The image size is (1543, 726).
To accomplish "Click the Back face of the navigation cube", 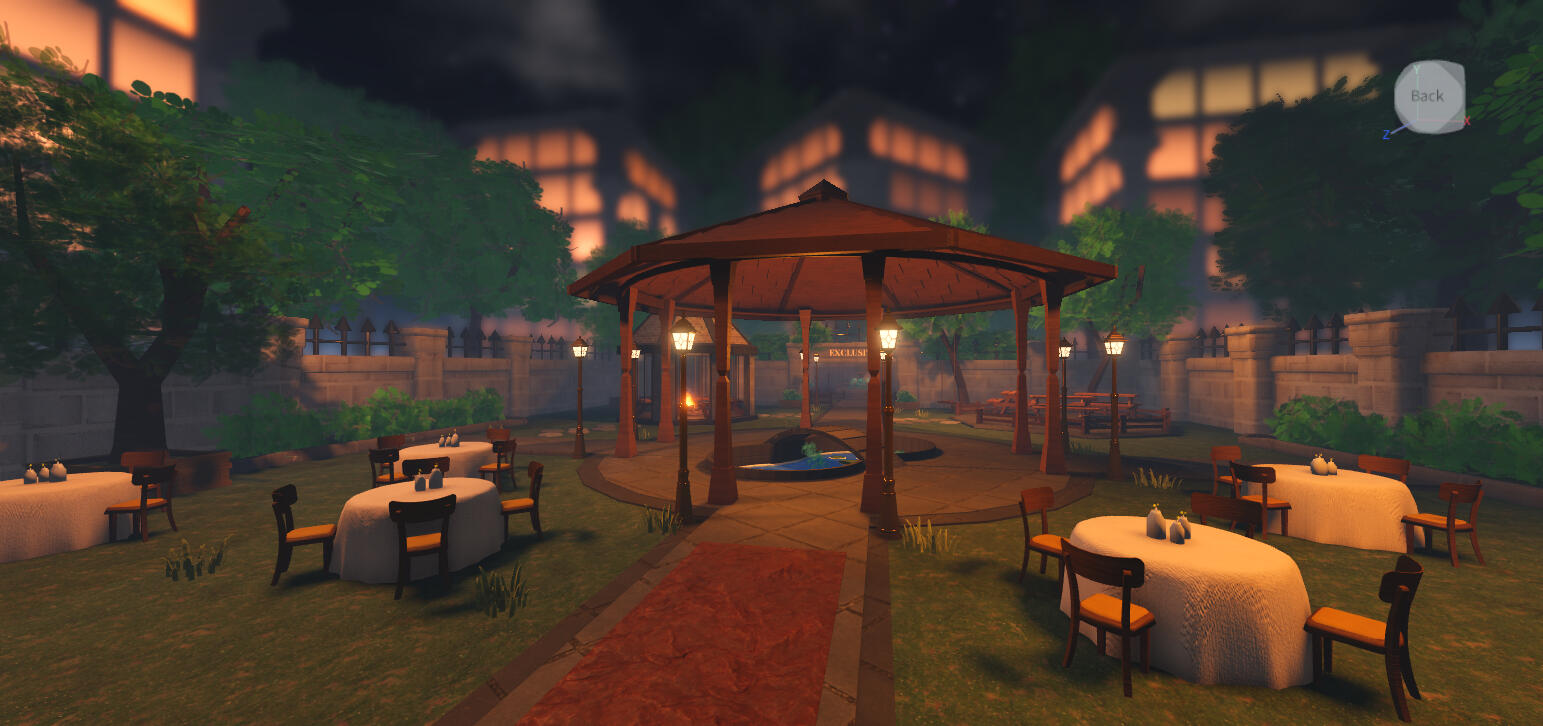I will click(x=1428, y=95).
